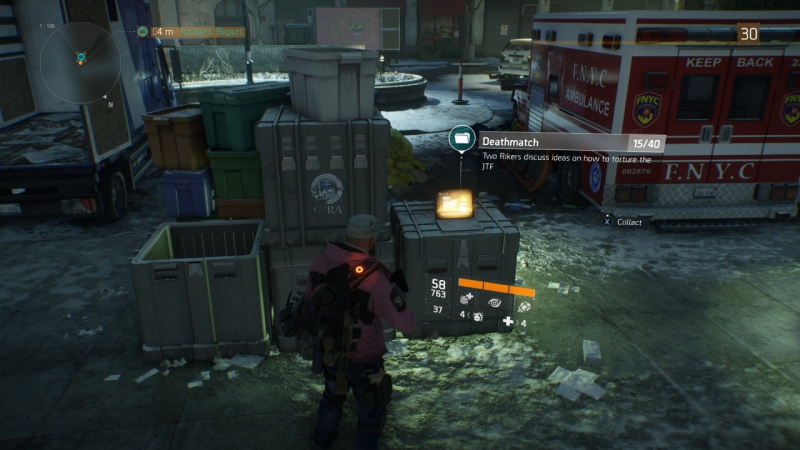Open the circular minimap
The height and width of the screenshot is (450, 800).
[80, 62]
